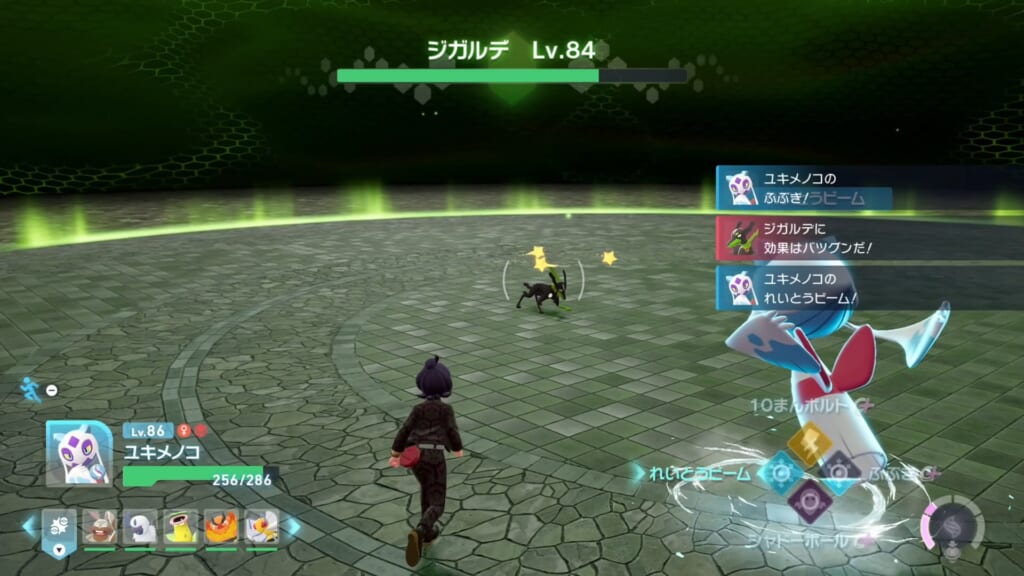Cycle the party bar left with arrow

[27, 525]
